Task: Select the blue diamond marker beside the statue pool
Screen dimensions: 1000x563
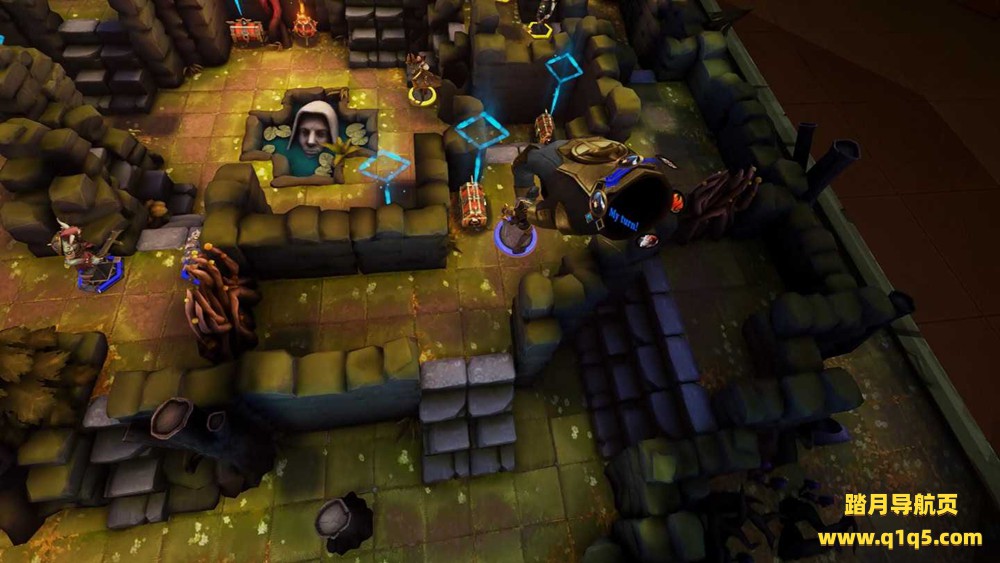Action: (x=384, y=168)
